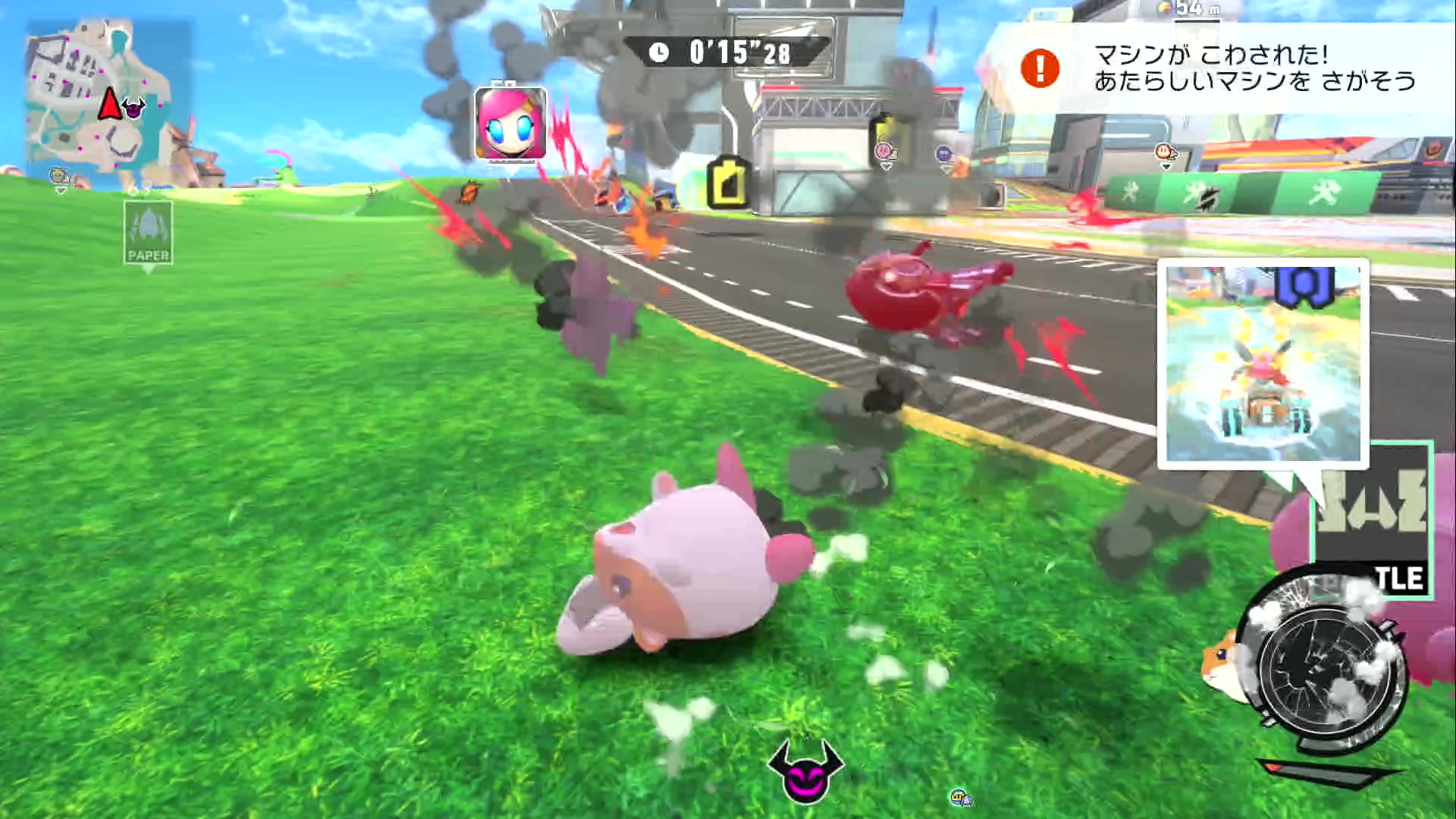Click the red arrow player marker on minimap

point(109,104)
